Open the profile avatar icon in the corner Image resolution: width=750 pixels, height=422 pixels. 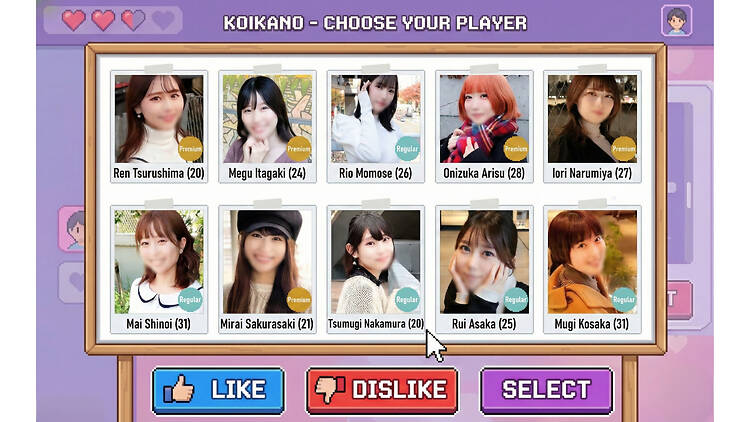pos(676,20)
